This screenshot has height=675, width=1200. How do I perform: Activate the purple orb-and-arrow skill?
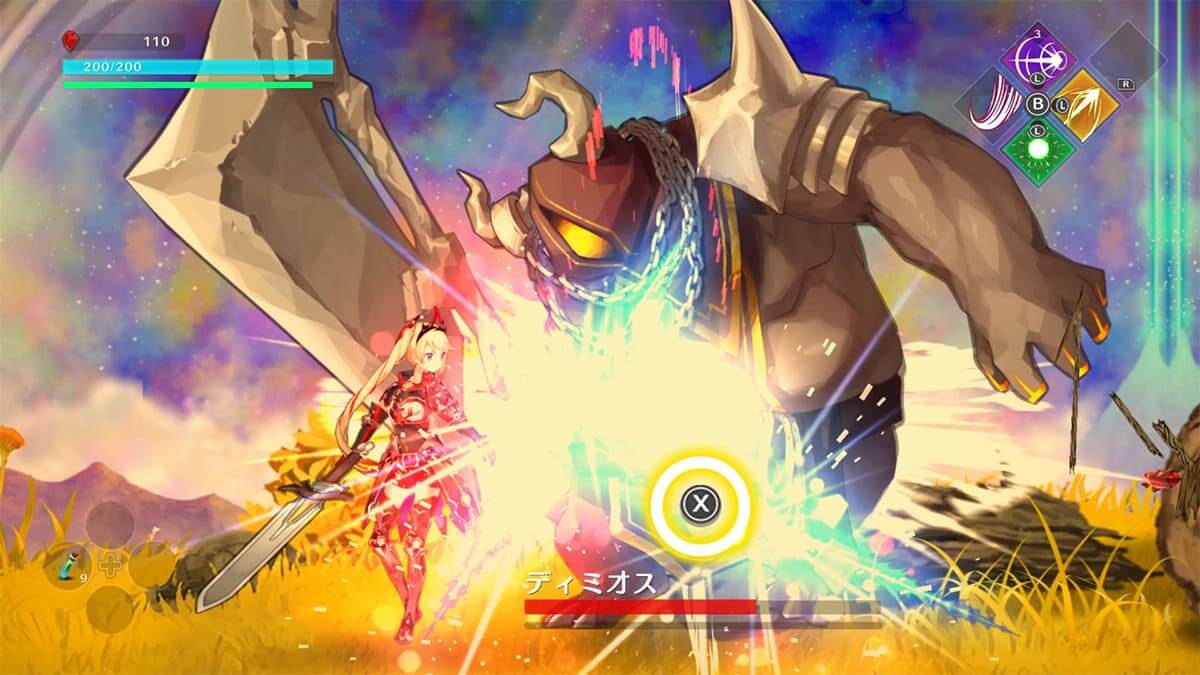click(x=1038, y=56)
